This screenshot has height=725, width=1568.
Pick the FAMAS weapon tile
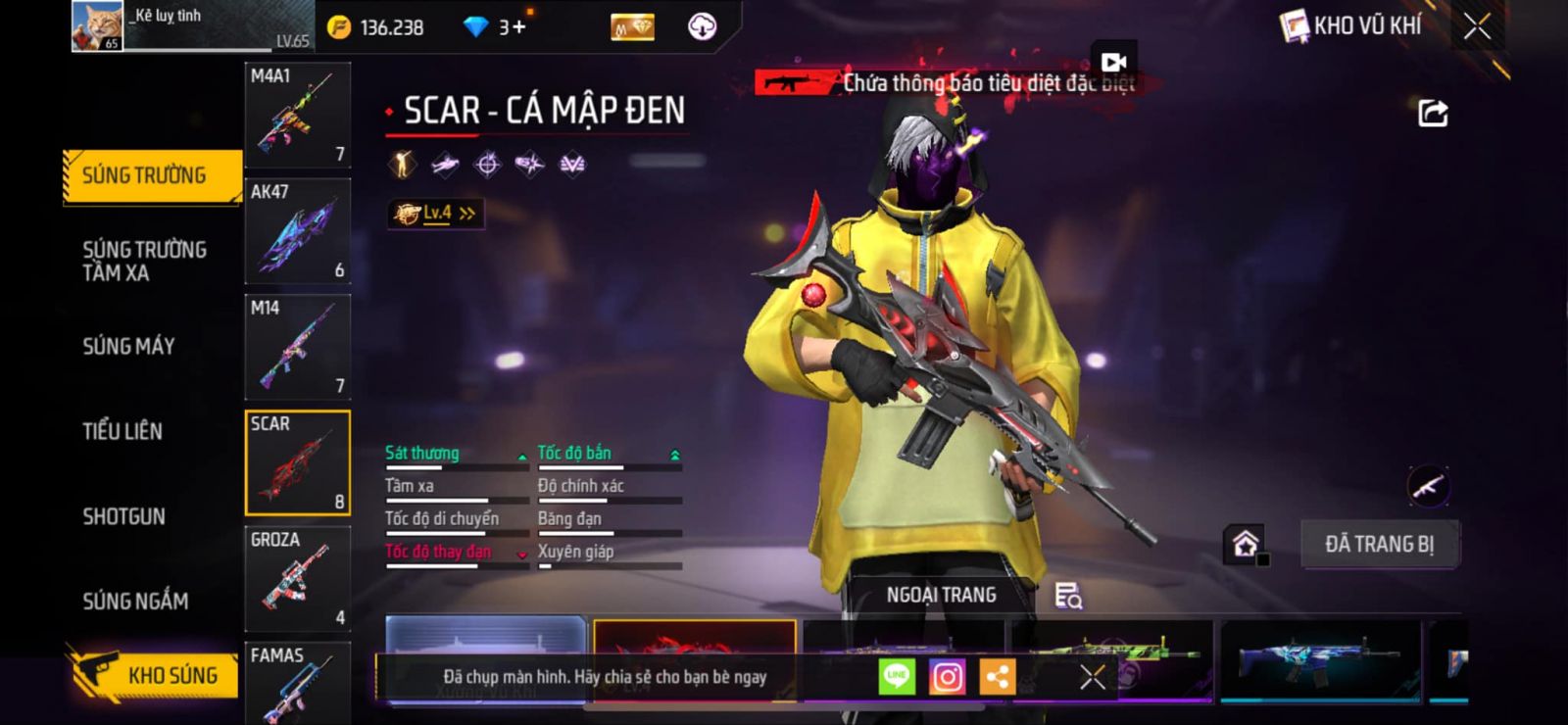[297, 684]
